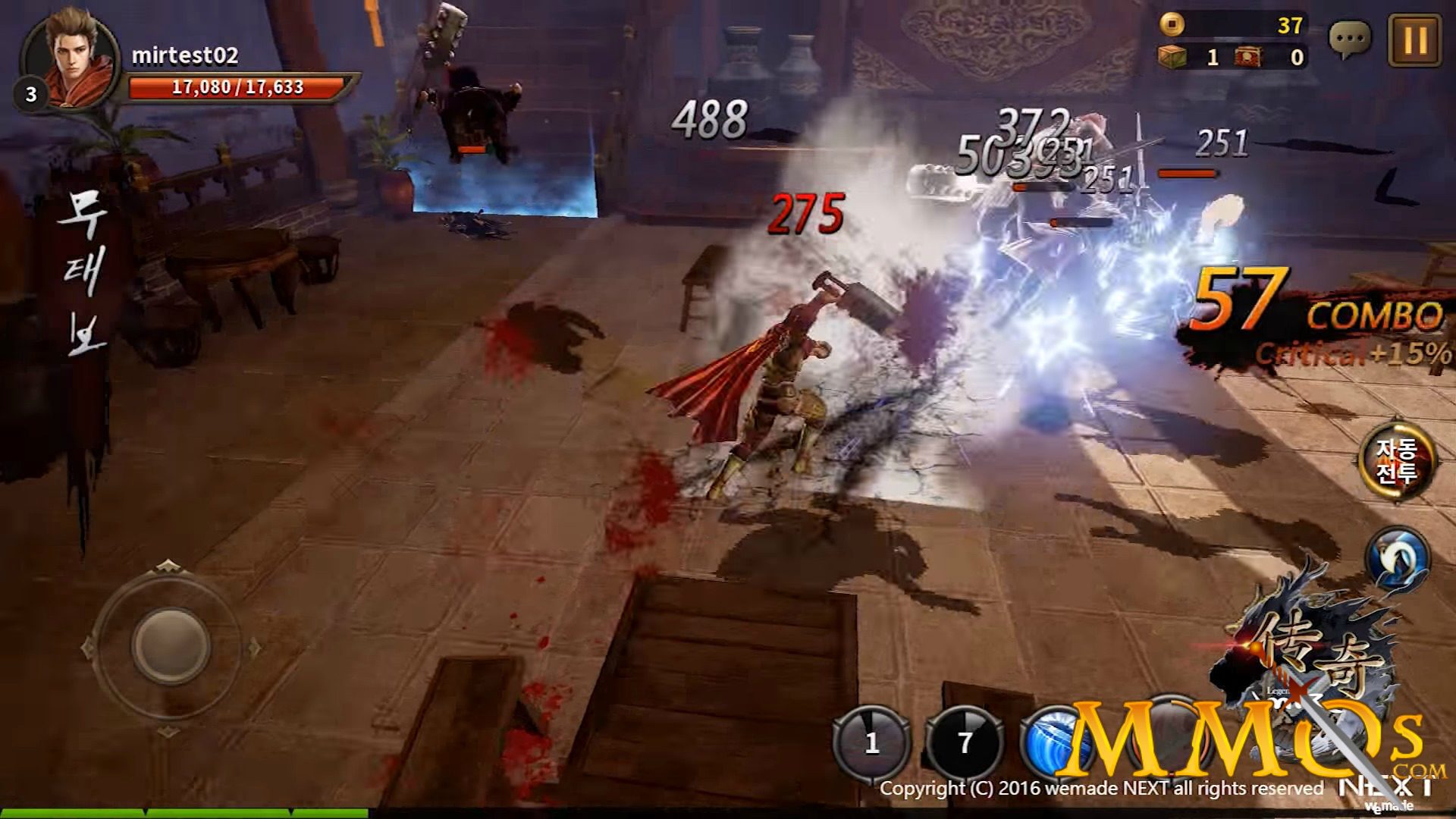This screenshot has width=1456, height=819.
Task: Pause the game with the pause button
Action: click(x=1415, y=39)
